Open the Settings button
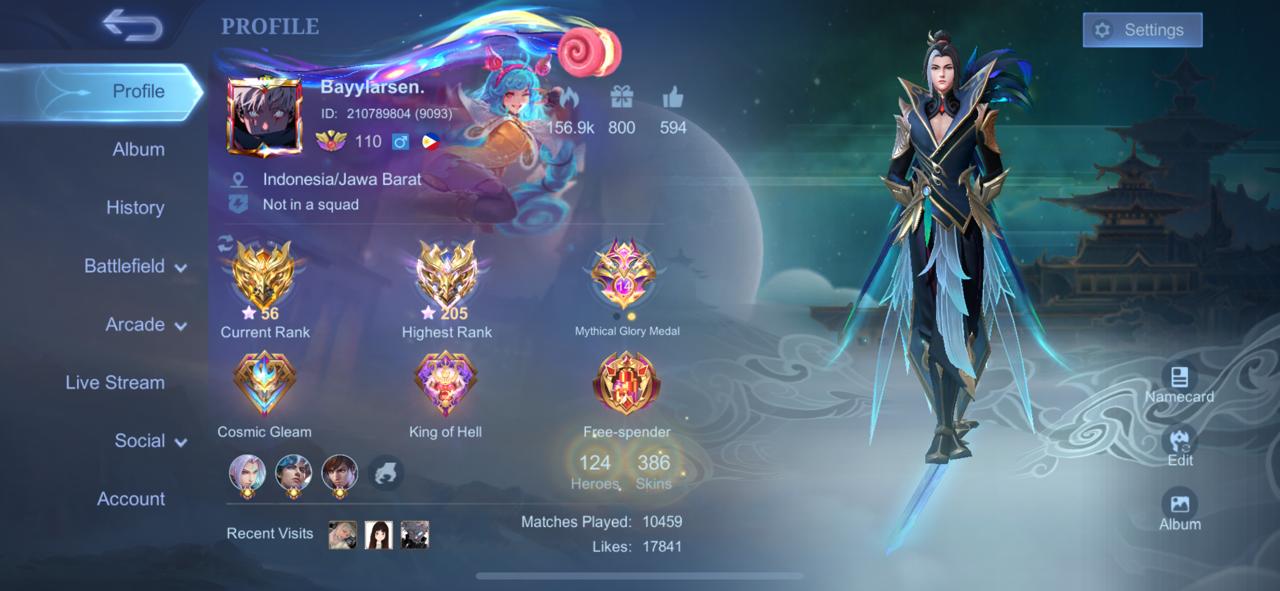Screen dimensions: 1280x591 coord(1142,30)
